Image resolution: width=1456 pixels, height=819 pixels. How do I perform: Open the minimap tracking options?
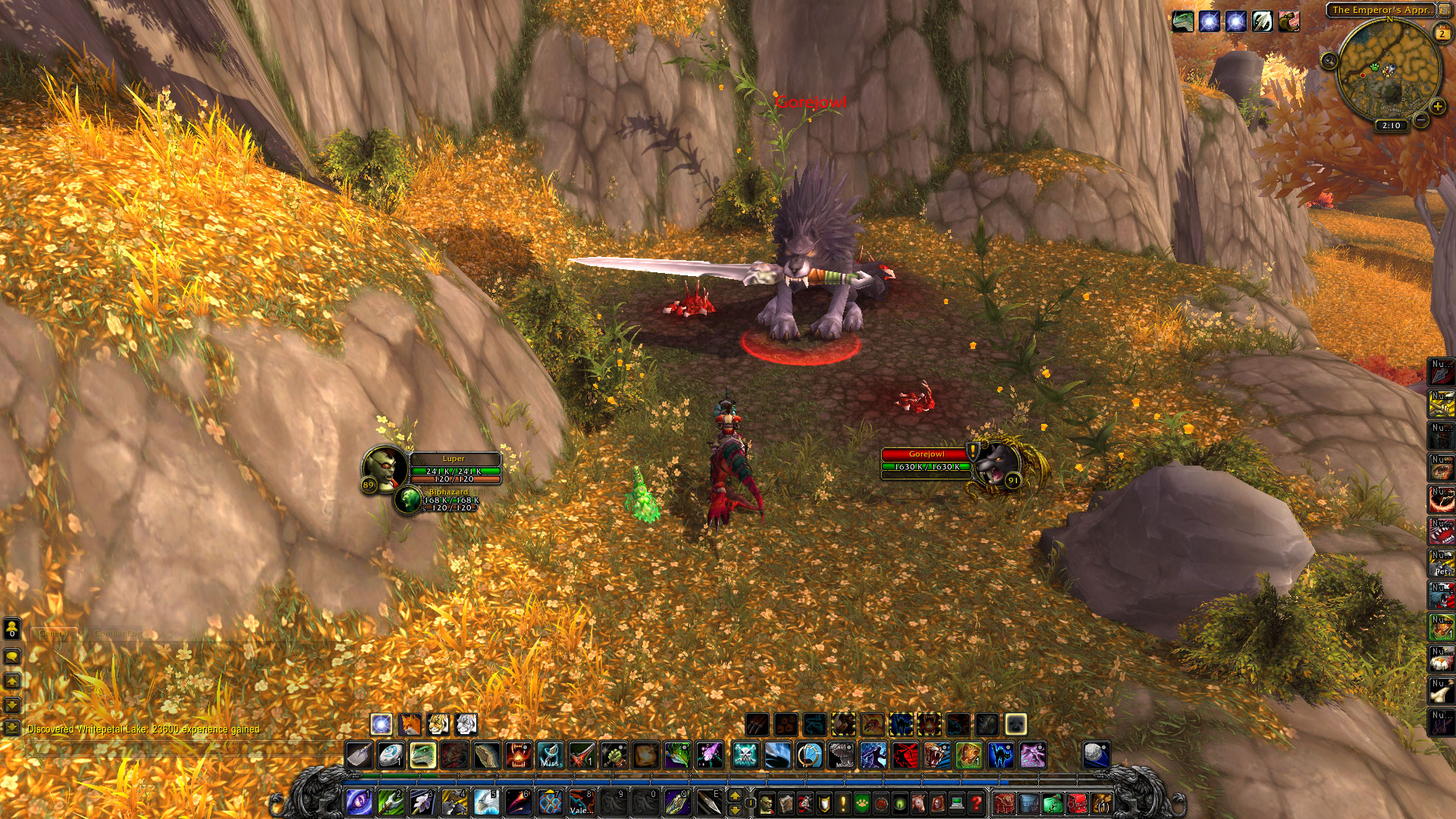pos(1328,61)
